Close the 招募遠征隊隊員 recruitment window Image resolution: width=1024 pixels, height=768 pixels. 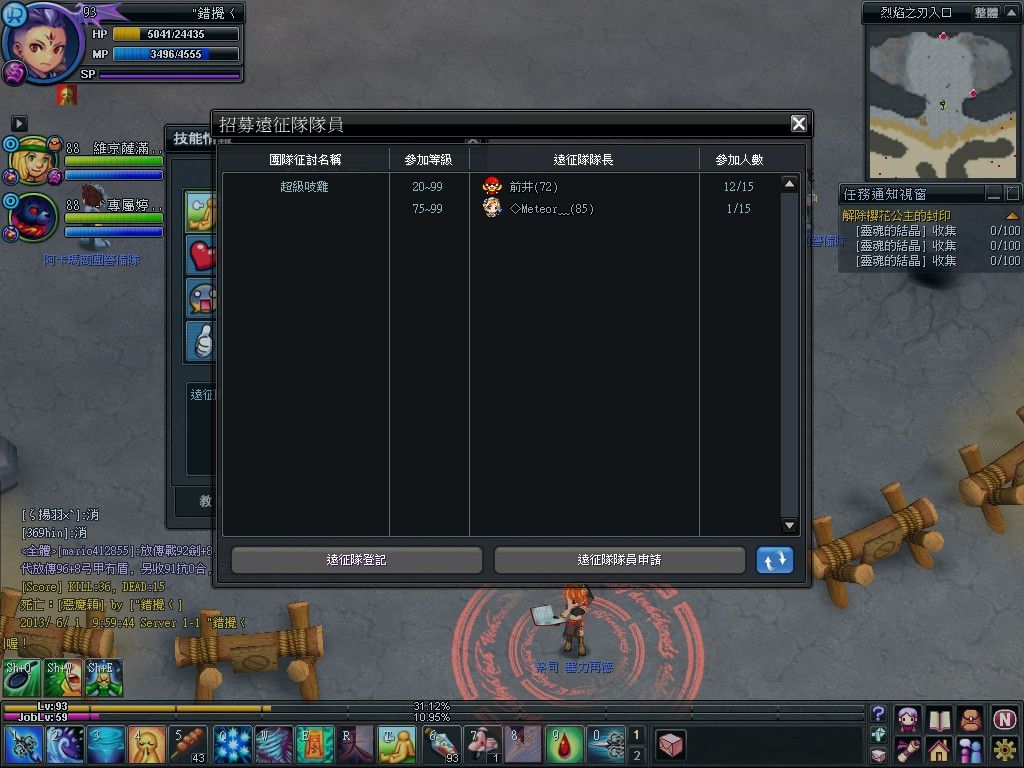coord(798,124)
